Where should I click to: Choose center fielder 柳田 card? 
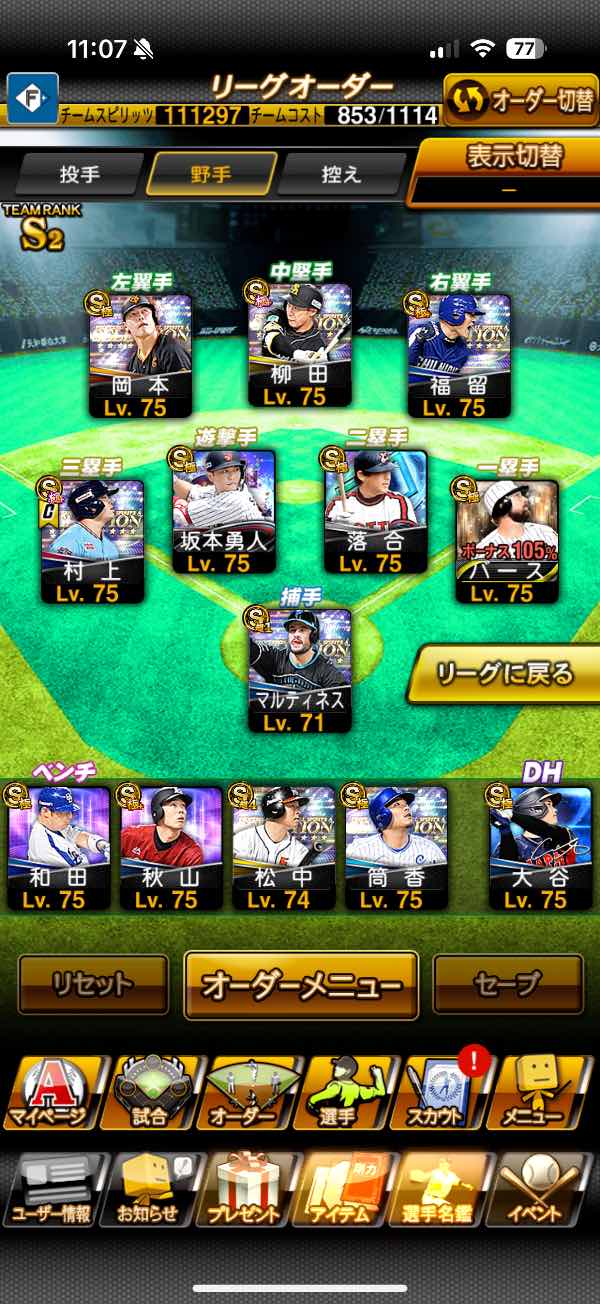click(x=299, y=345)
